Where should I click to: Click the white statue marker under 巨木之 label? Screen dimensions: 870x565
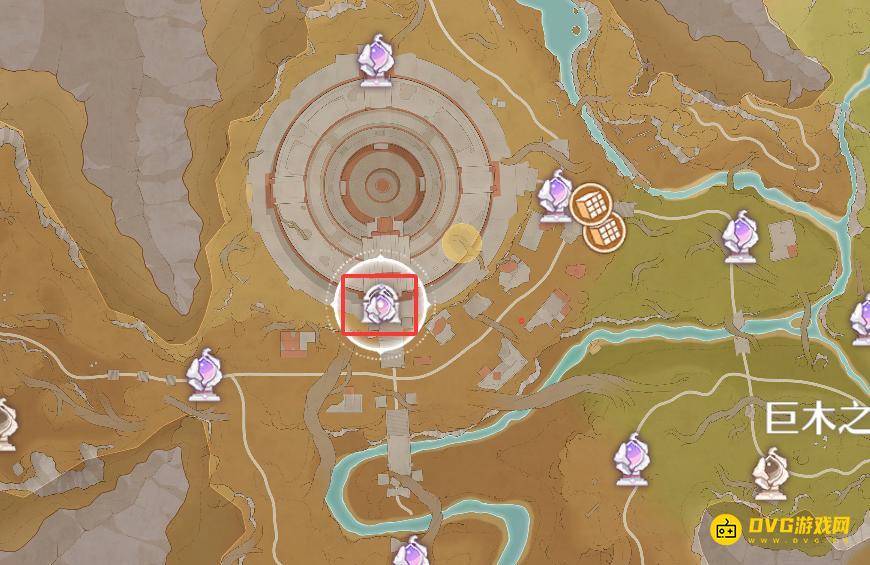point(771,474)
